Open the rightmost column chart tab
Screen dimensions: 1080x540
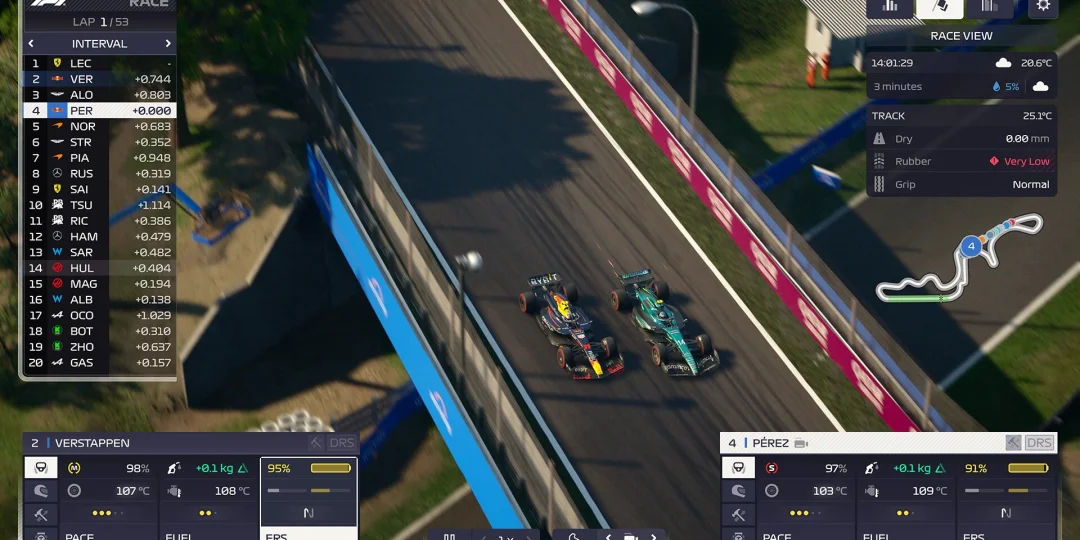tap(989, 6)
